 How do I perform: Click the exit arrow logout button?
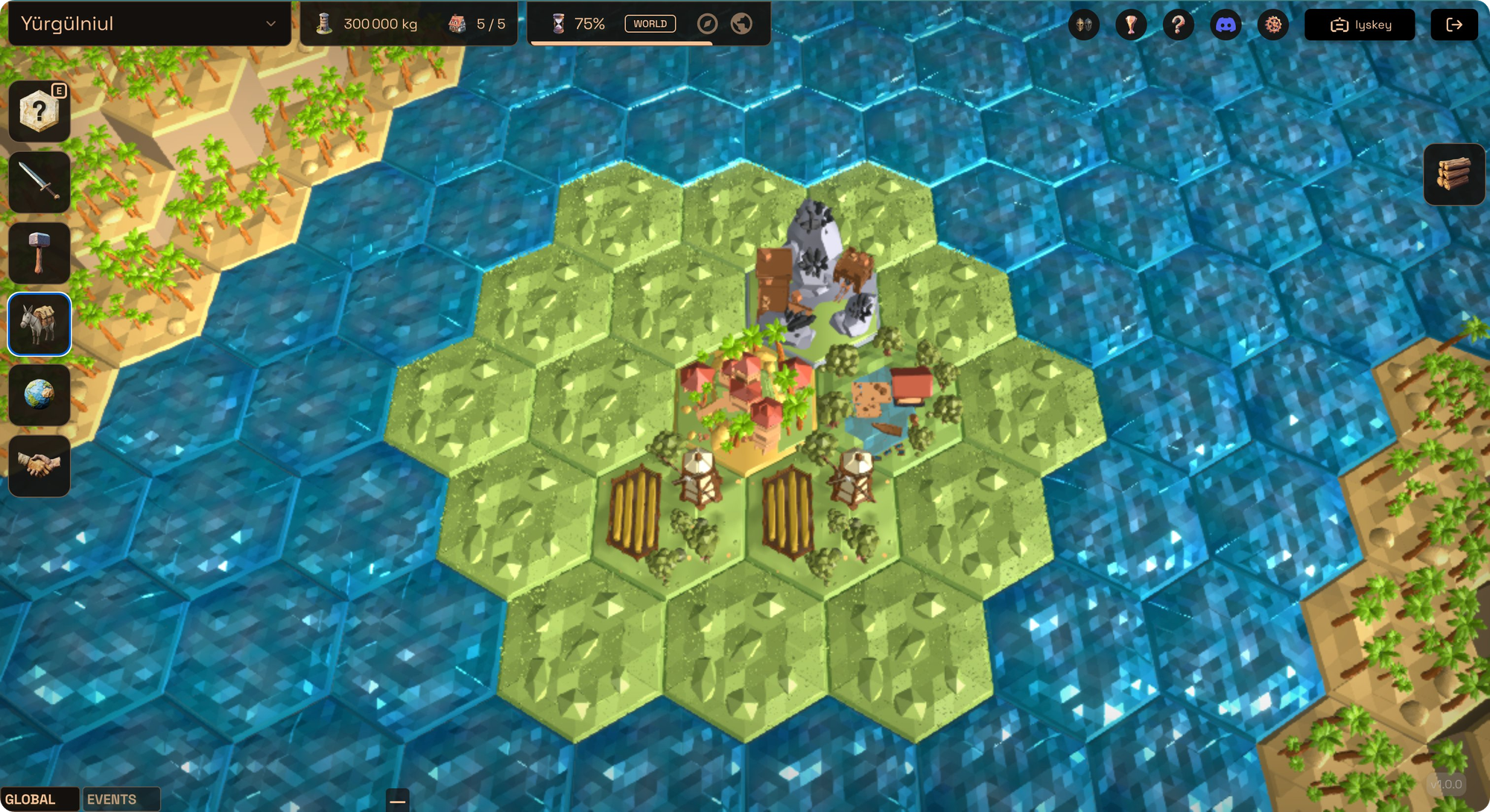click(x=1454, y=25)
